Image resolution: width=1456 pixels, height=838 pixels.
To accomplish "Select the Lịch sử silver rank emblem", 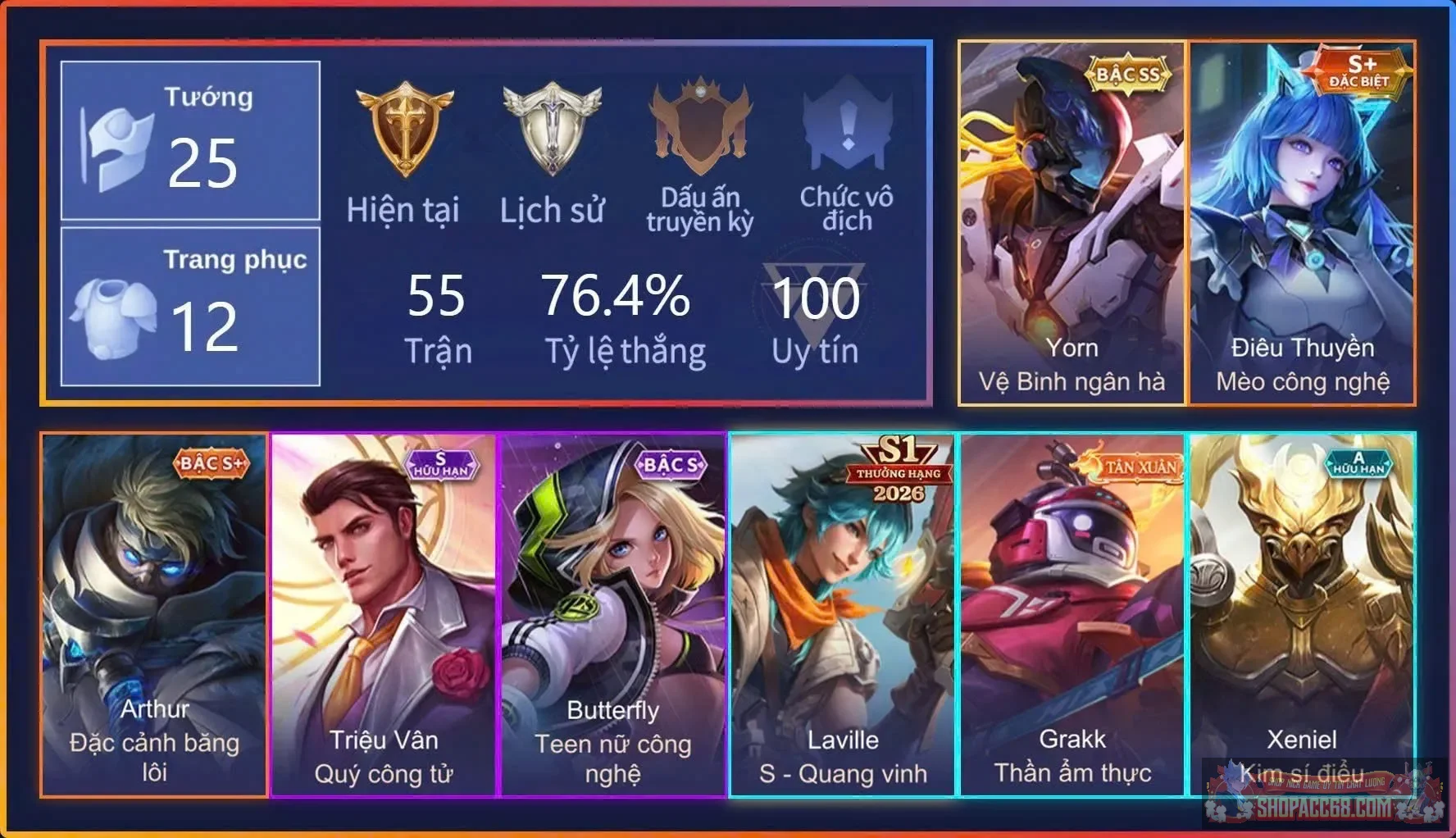I will [x=551, y=127].
